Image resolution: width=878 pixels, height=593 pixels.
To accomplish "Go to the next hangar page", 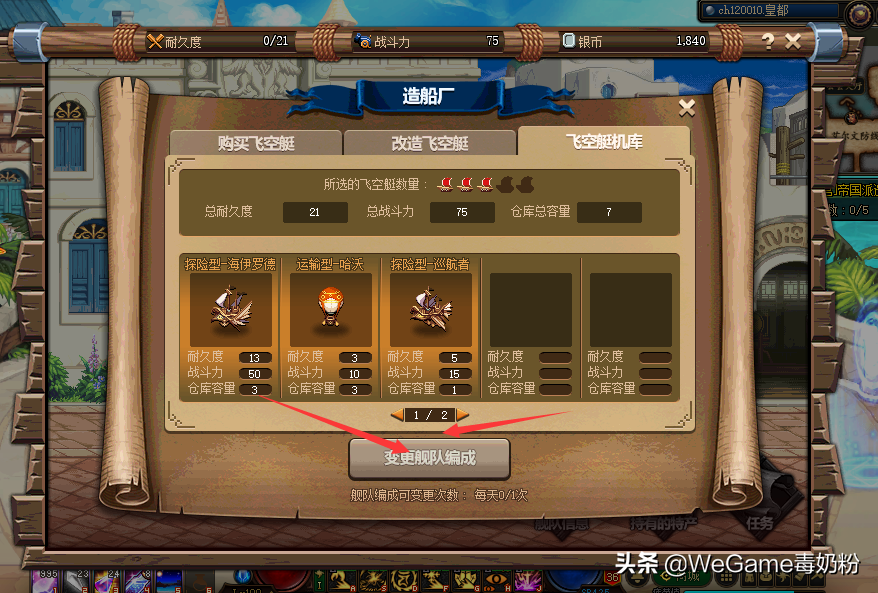I will coord(463,415).
